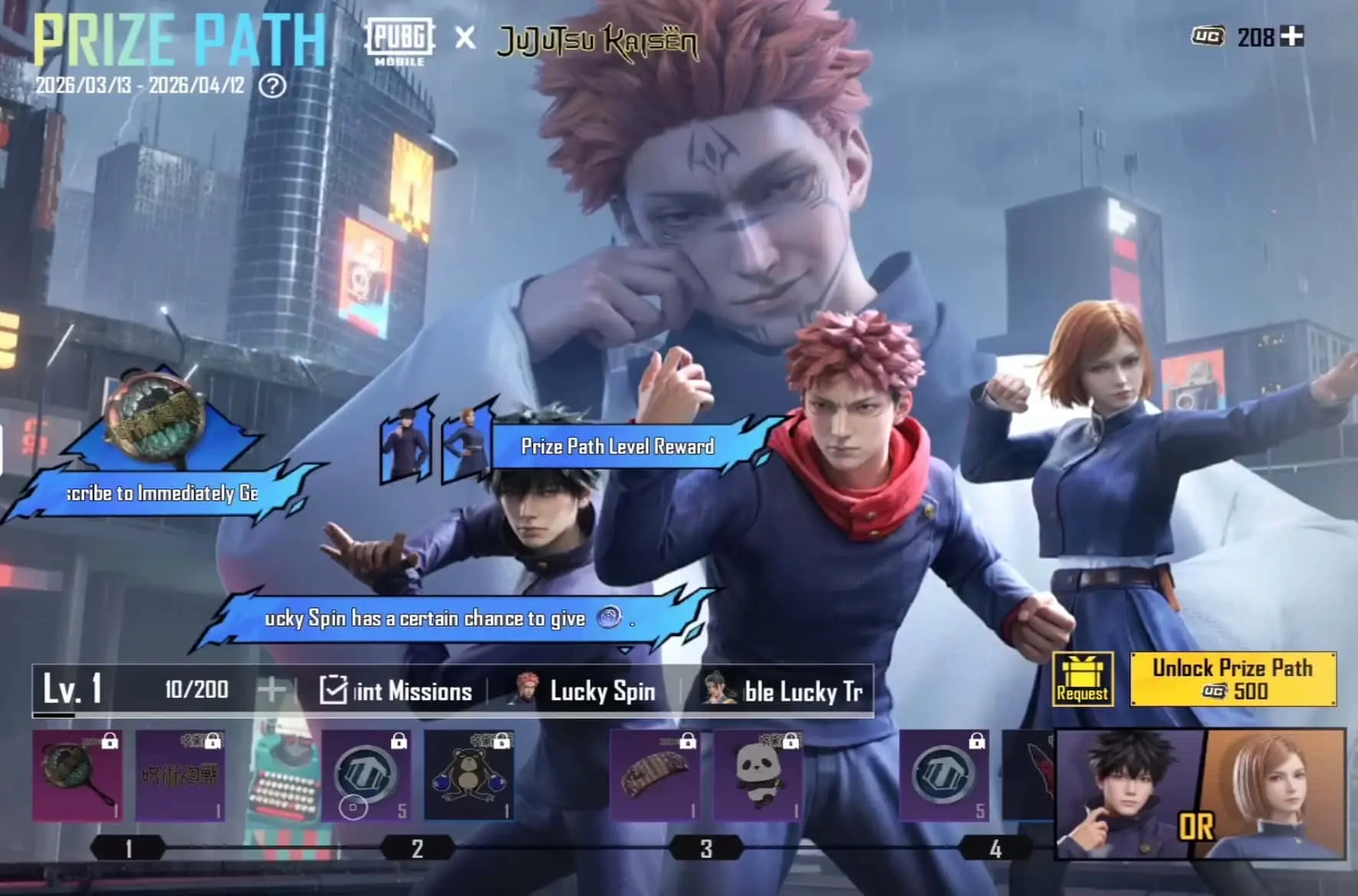Viewport: 1358px width, 896px height.
Task: Add more UC with the plus button
Action: 1292,36
